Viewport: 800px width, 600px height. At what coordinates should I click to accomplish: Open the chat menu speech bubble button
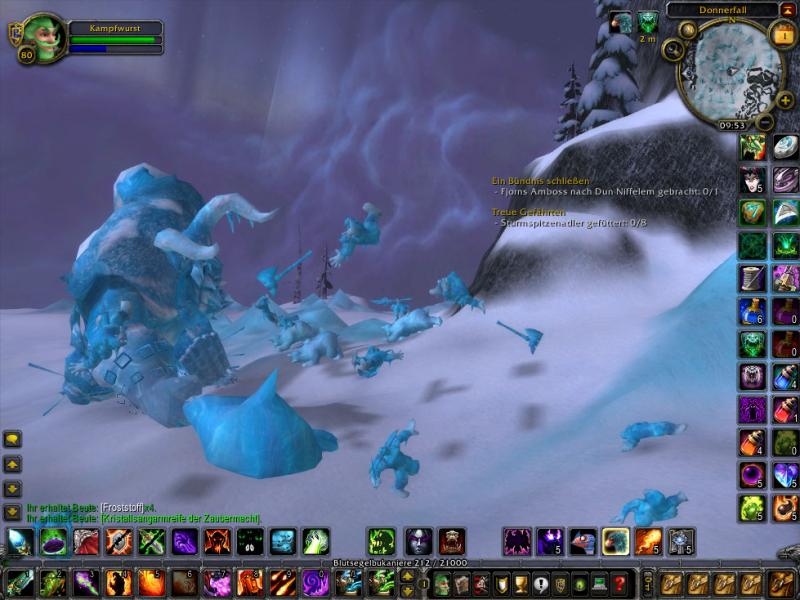coord(13,439)
